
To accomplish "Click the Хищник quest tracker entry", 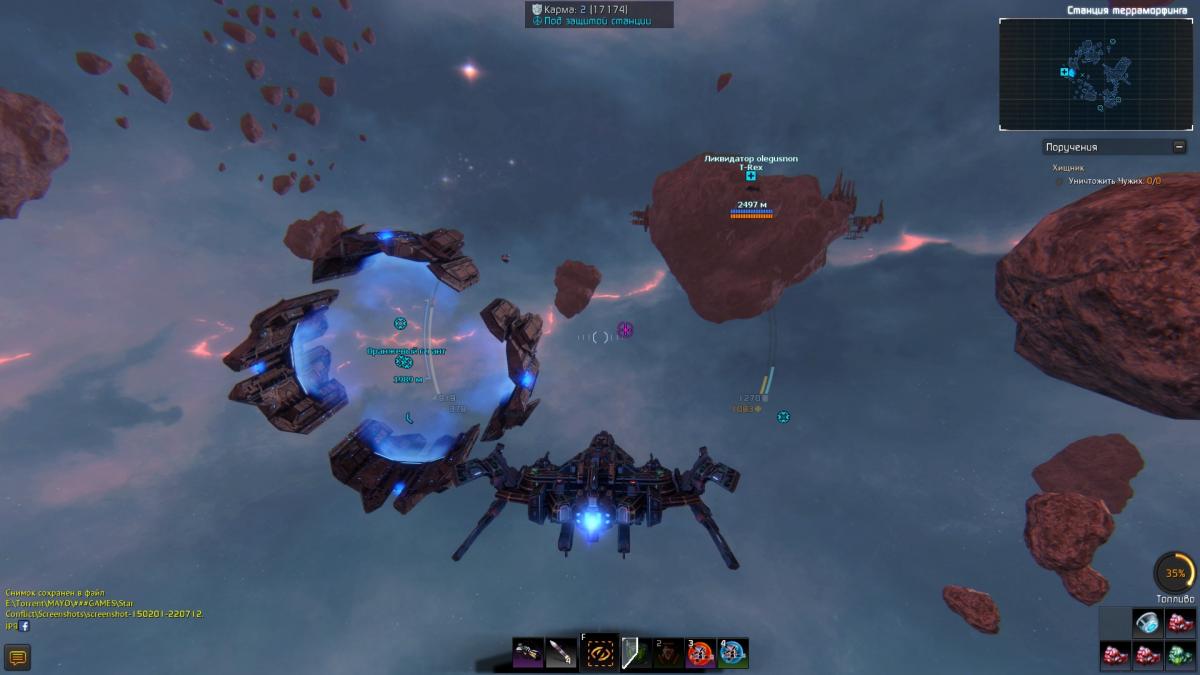I will tap(1067, 168).
